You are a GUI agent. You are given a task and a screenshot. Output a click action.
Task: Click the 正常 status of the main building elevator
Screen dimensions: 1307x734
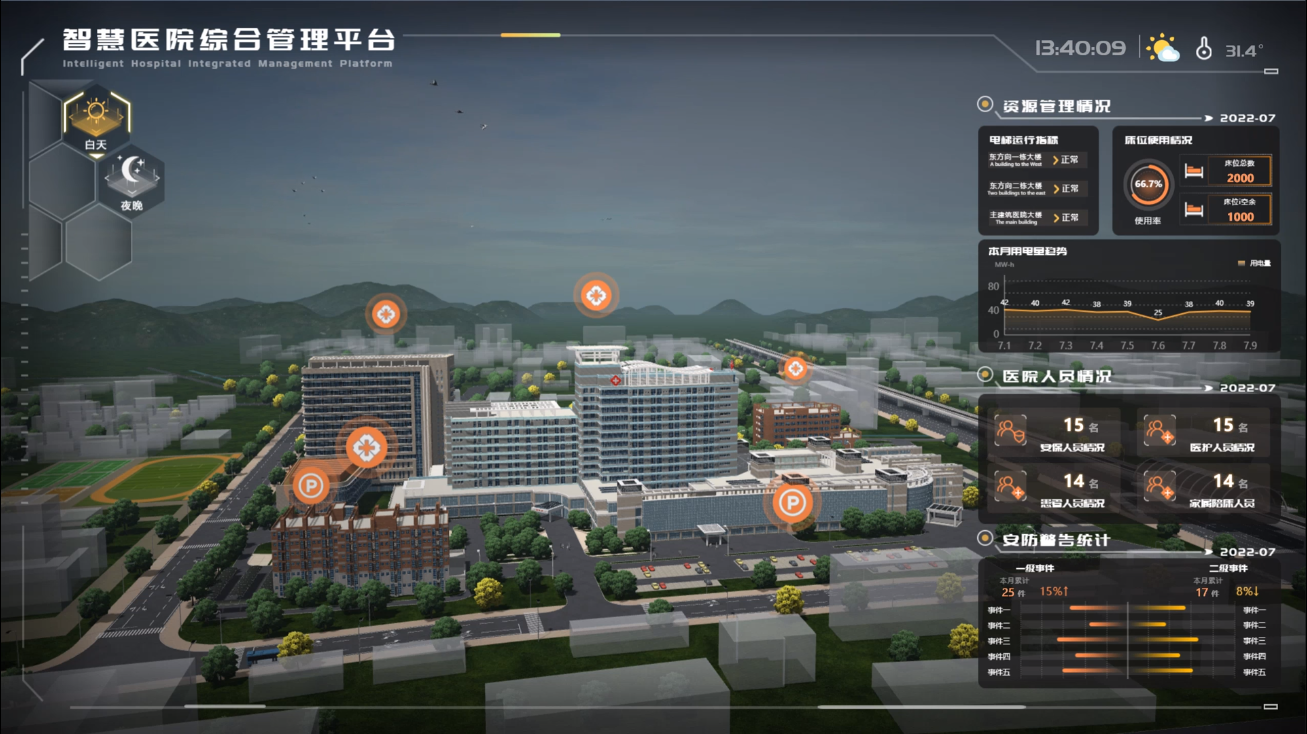1071,215
